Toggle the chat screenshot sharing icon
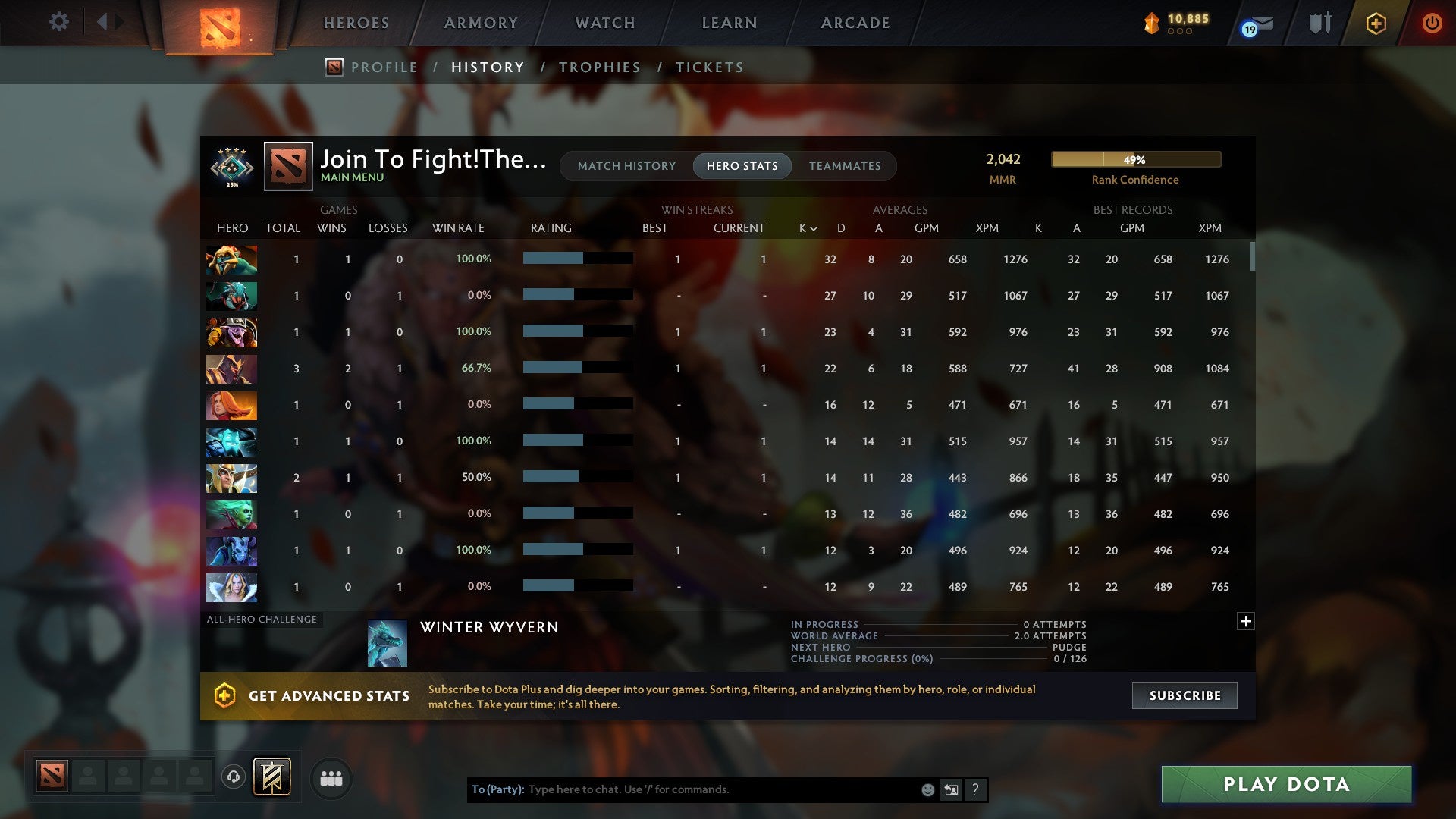The width and height of the screenshot is (1456, 819). [x=951, y=789]
